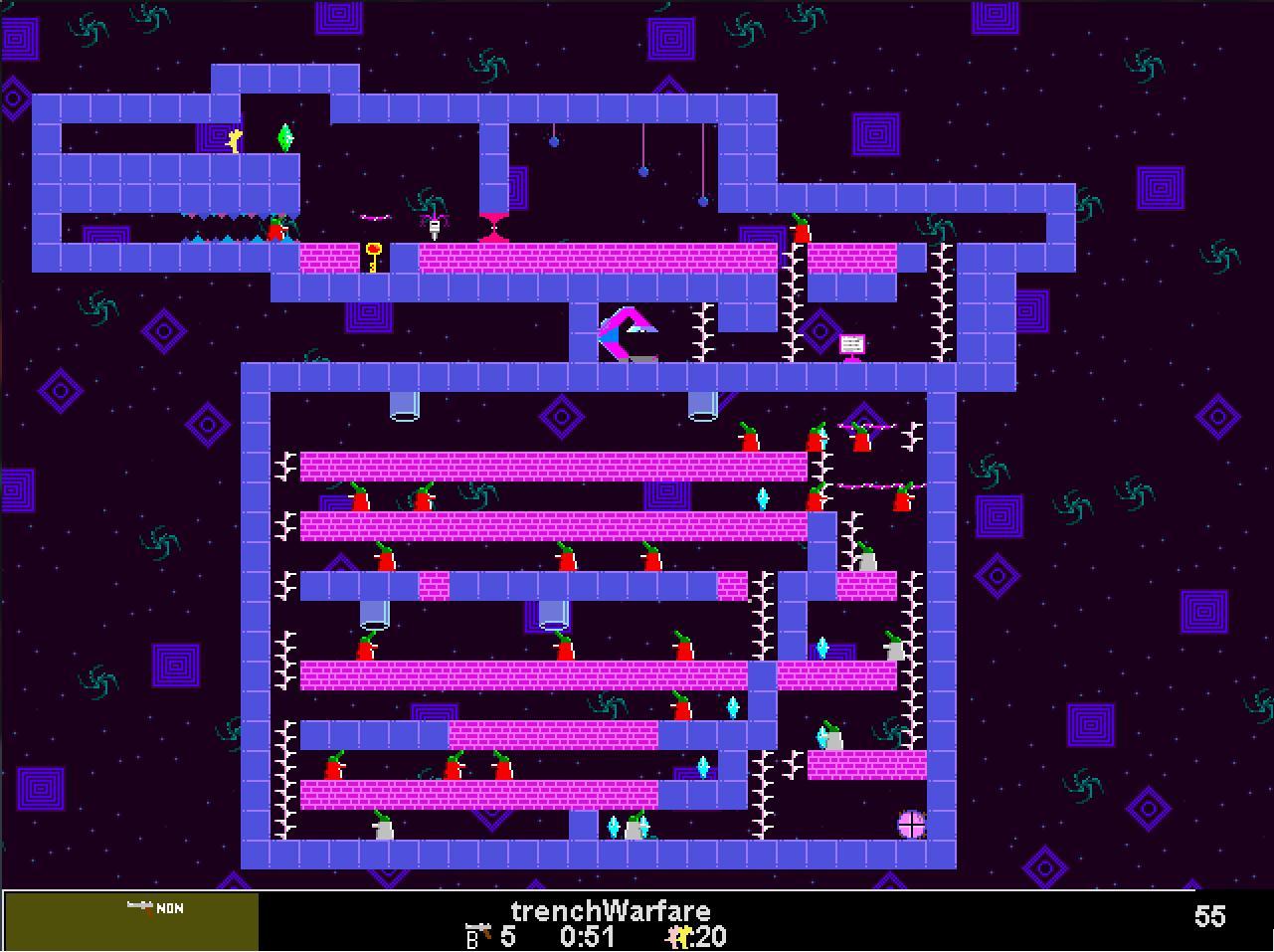Image resolution: width=1274 pixels, height=952 pixels.
Task: Select the yellow player character at top left
Action: point(234,140)
